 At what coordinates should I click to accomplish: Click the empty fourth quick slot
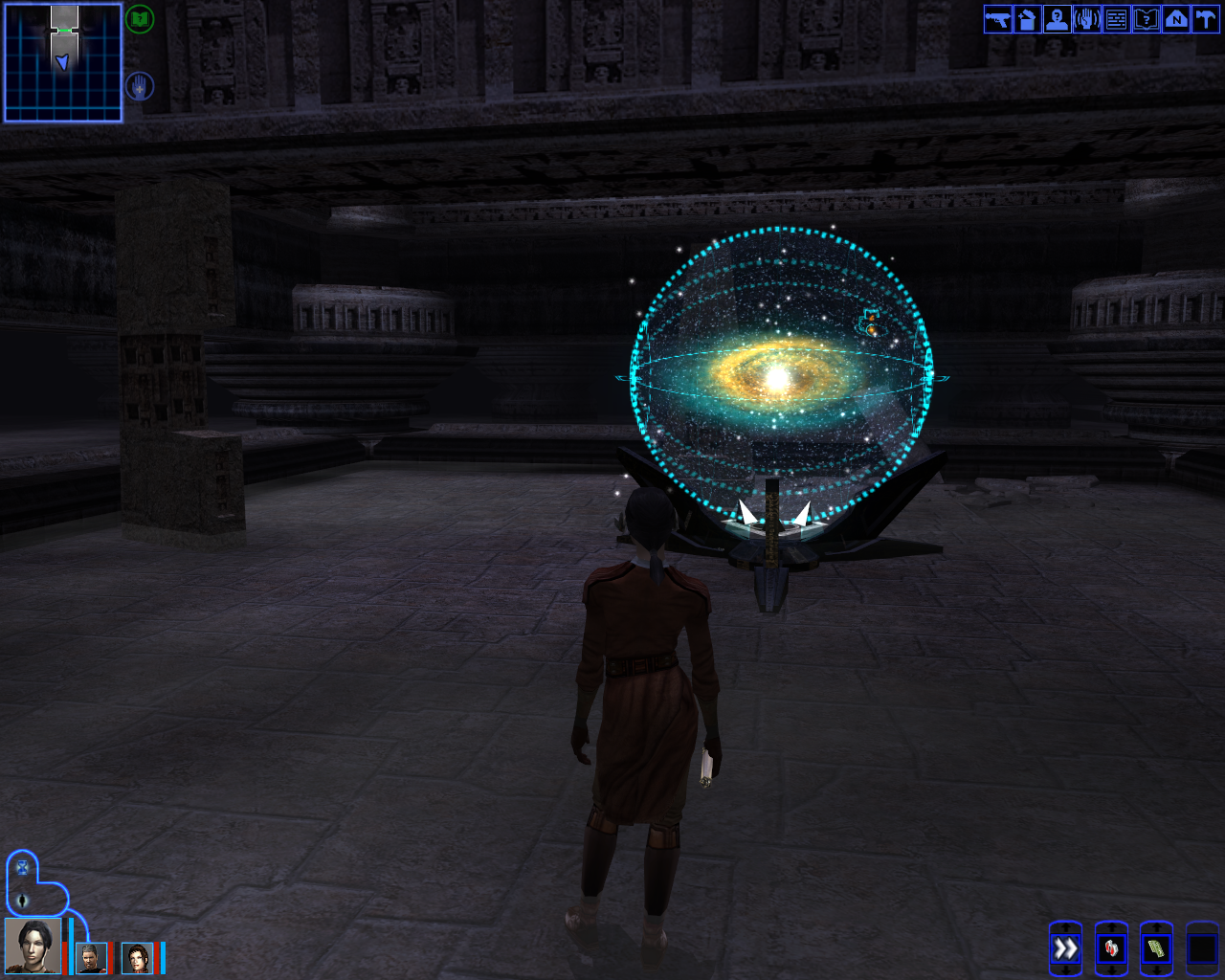click(1204, 949)
